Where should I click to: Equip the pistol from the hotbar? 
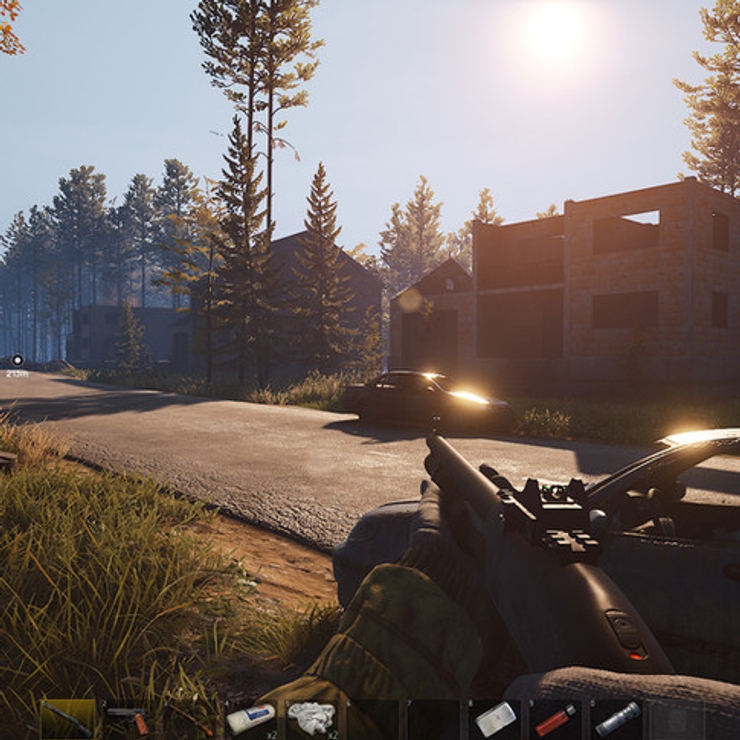click(127, 718)
